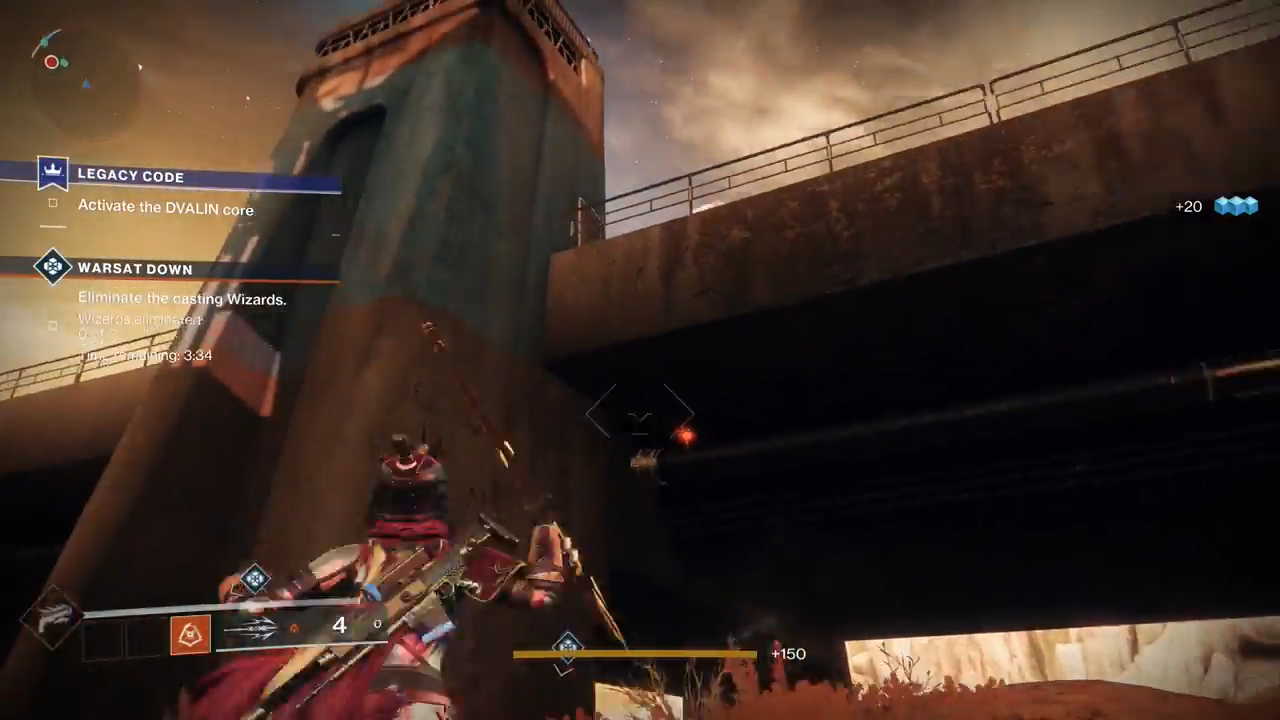The height and width of the screenshot is (720, 1280).
Task: Click the crown icon beside Legacy Code
Action: pyautogui.click(x=52, y=174)
